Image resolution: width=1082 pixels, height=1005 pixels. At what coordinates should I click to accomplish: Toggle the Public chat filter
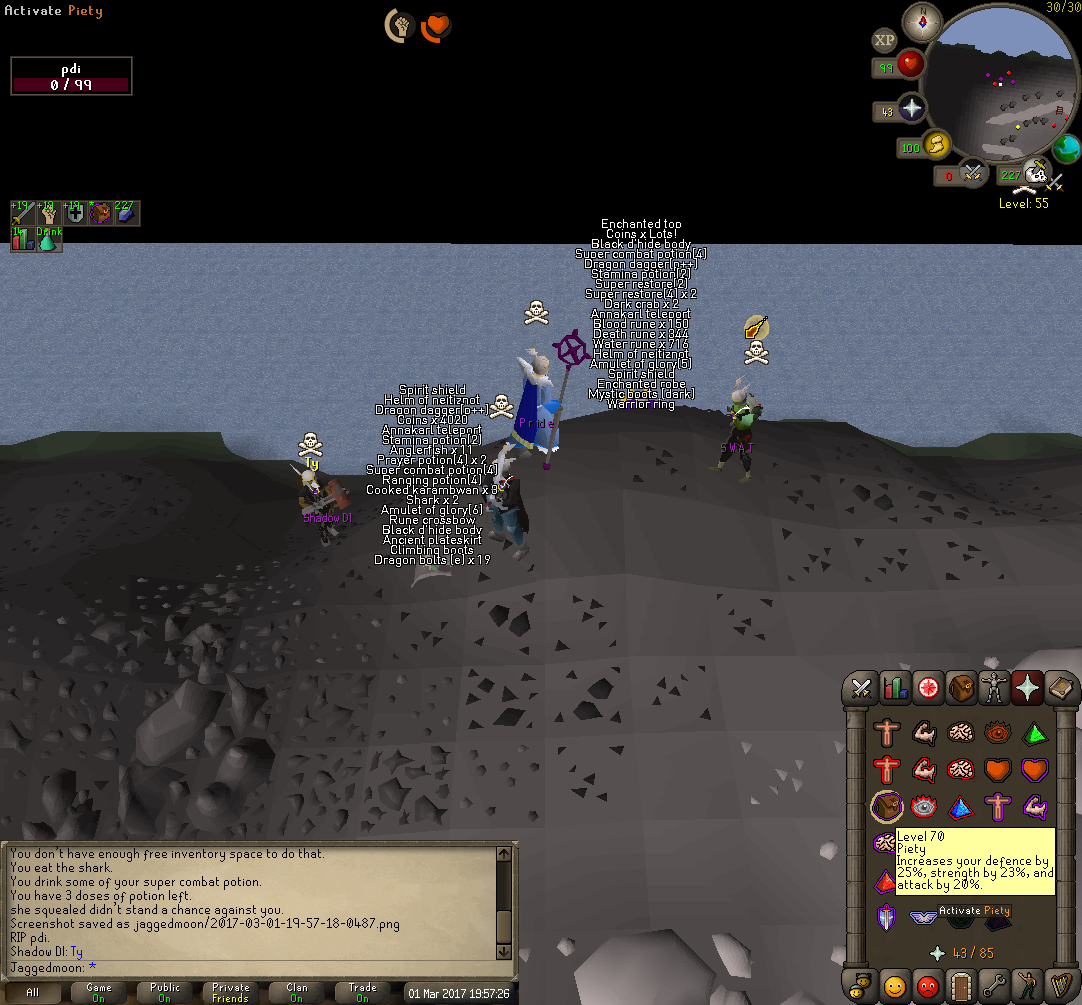[x=165, y=993]
